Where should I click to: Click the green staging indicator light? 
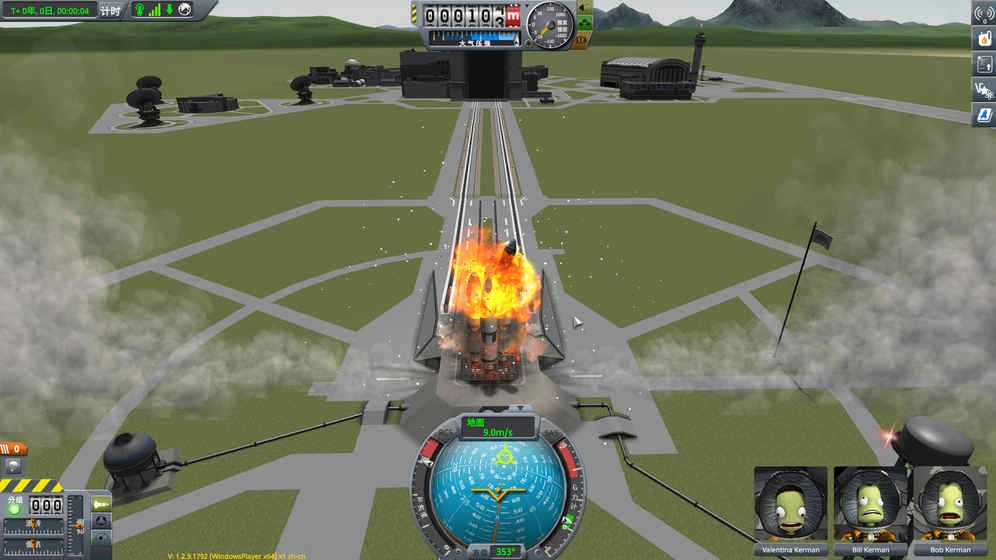point(14,508)
